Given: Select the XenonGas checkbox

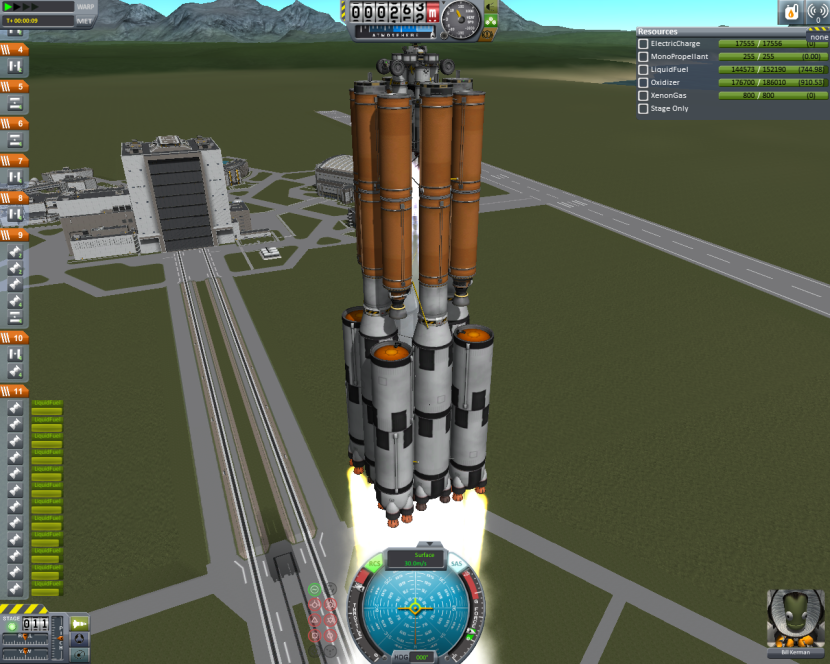Looking at the screenshot, I should [x=644, y=96].
